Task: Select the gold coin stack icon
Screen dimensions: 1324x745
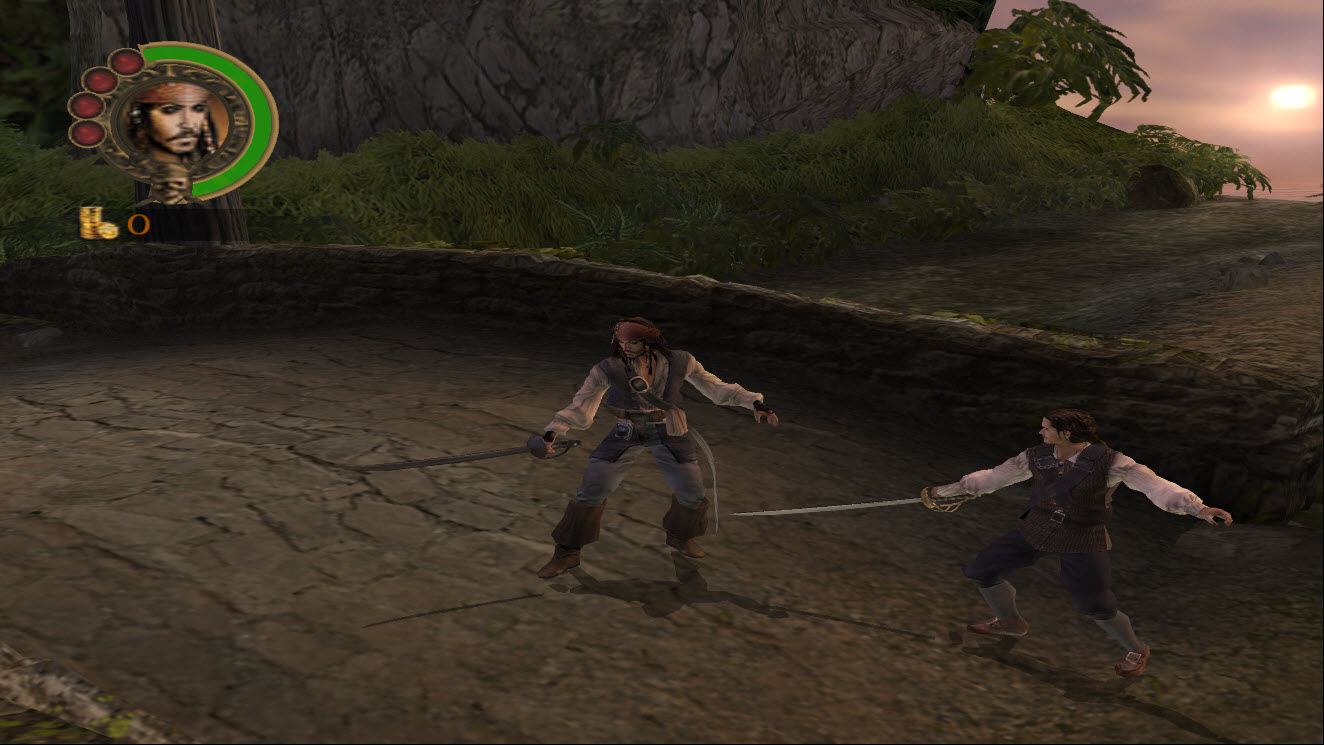Action: pos(98,223)
